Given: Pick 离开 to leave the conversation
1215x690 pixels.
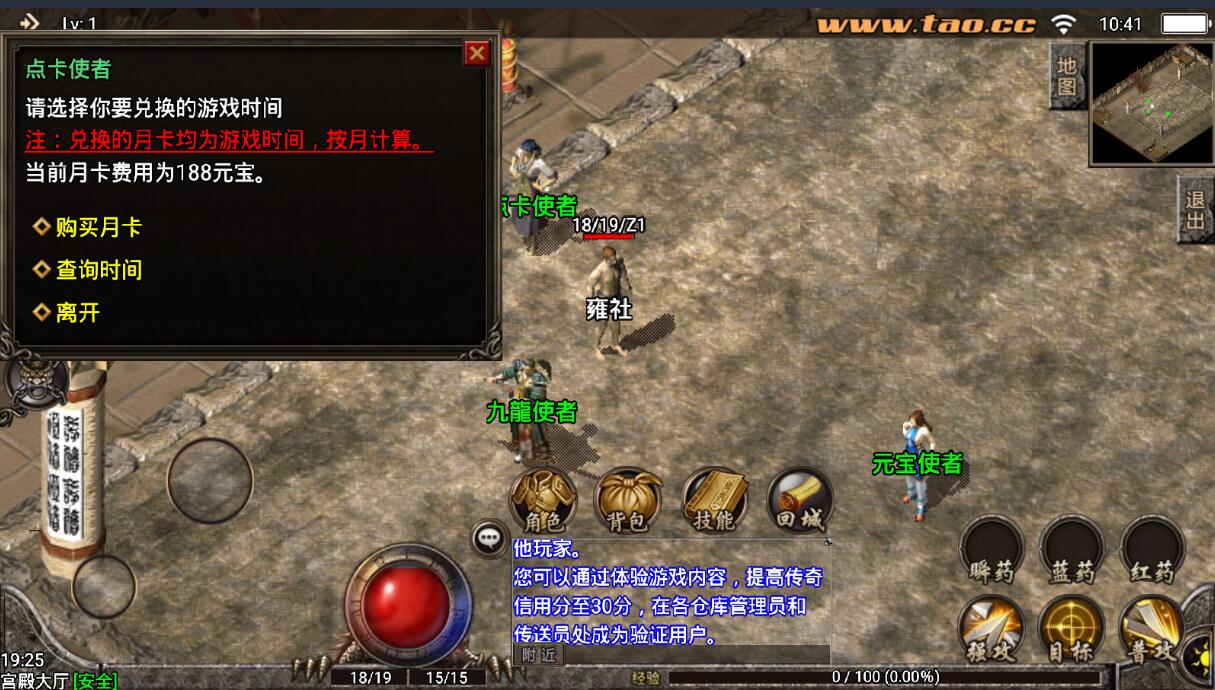Looking at the screenshot, I should pos(78,313).
